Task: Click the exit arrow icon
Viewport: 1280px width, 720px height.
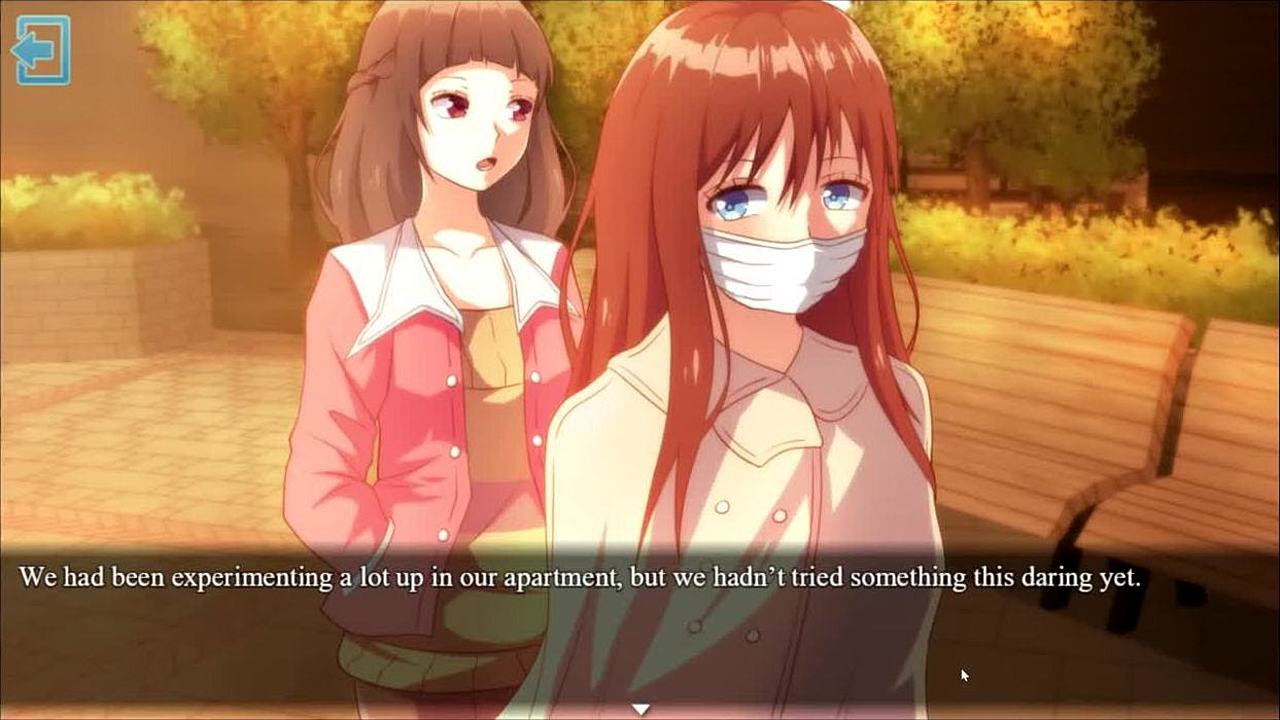Action: point(41,50)
